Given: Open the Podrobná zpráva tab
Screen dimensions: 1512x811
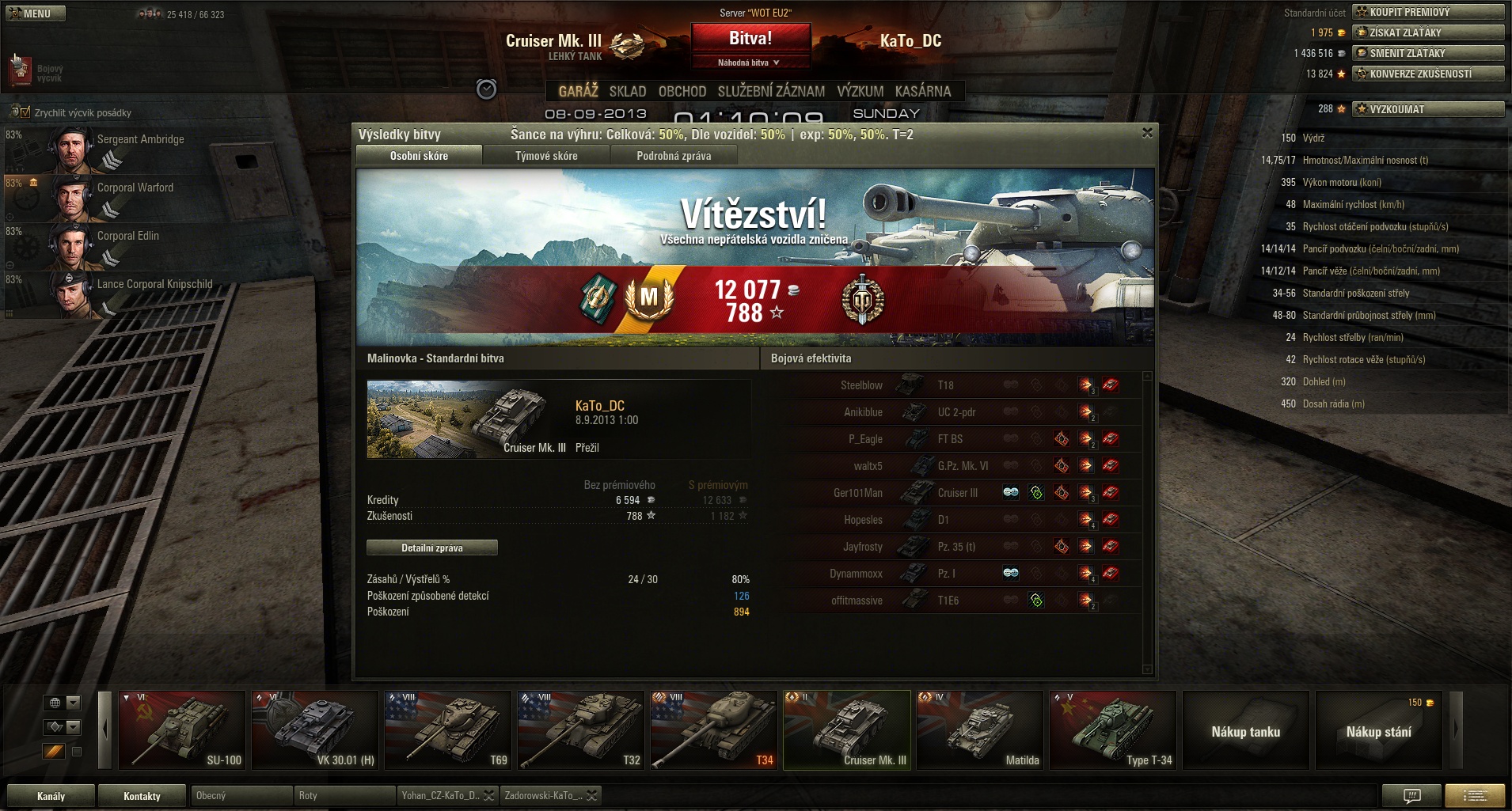Looking at the screenshot, I should [x=674, y=156].
